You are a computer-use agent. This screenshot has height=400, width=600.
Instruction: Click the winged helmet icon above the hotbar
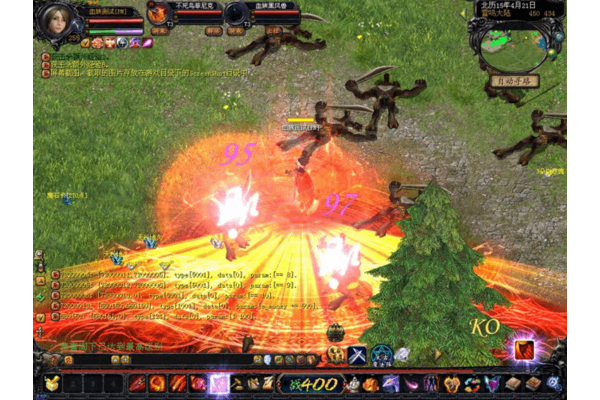click(336, 355)
